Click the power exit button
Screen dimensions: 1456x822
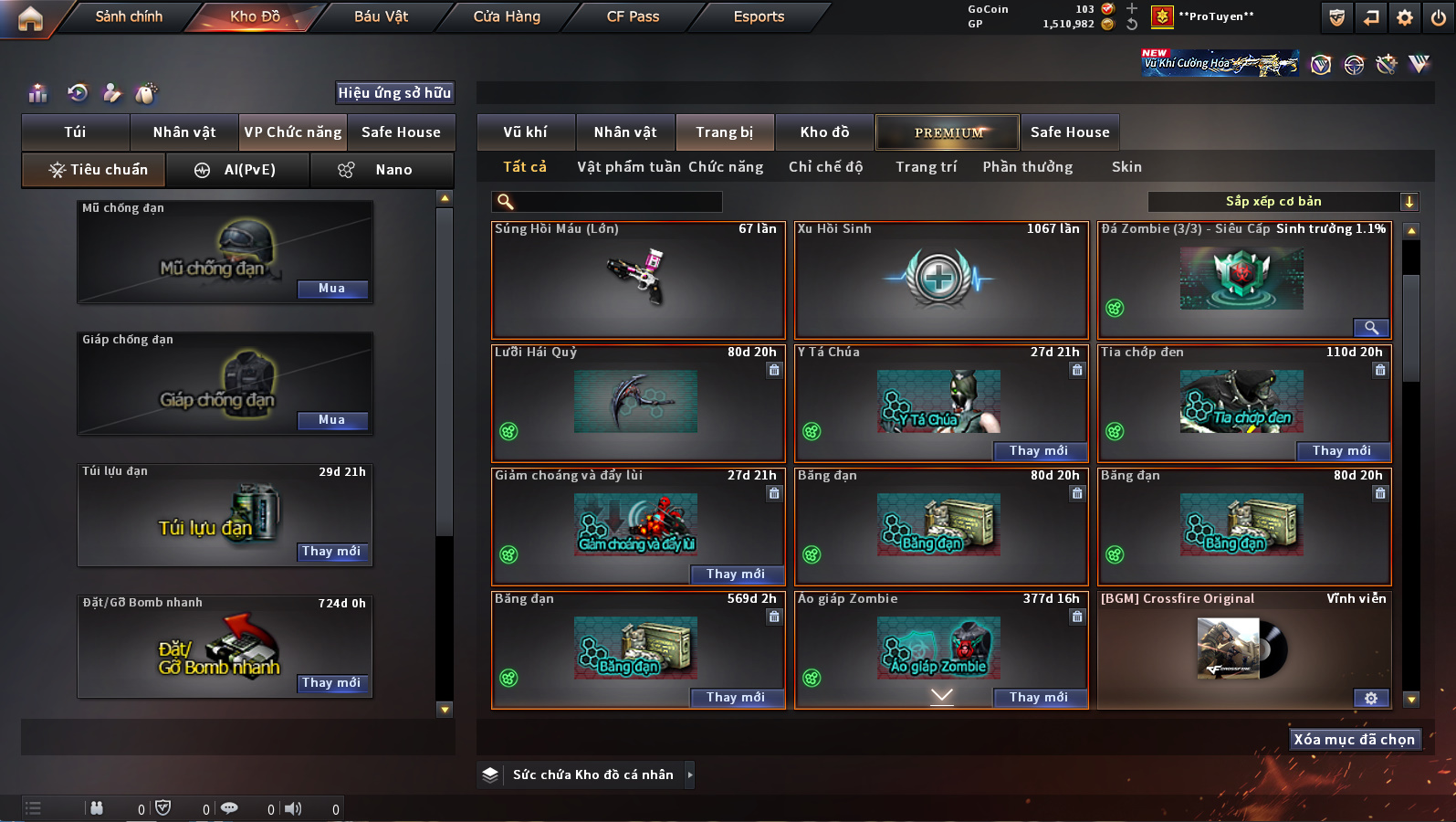[x=1439, y=17]
